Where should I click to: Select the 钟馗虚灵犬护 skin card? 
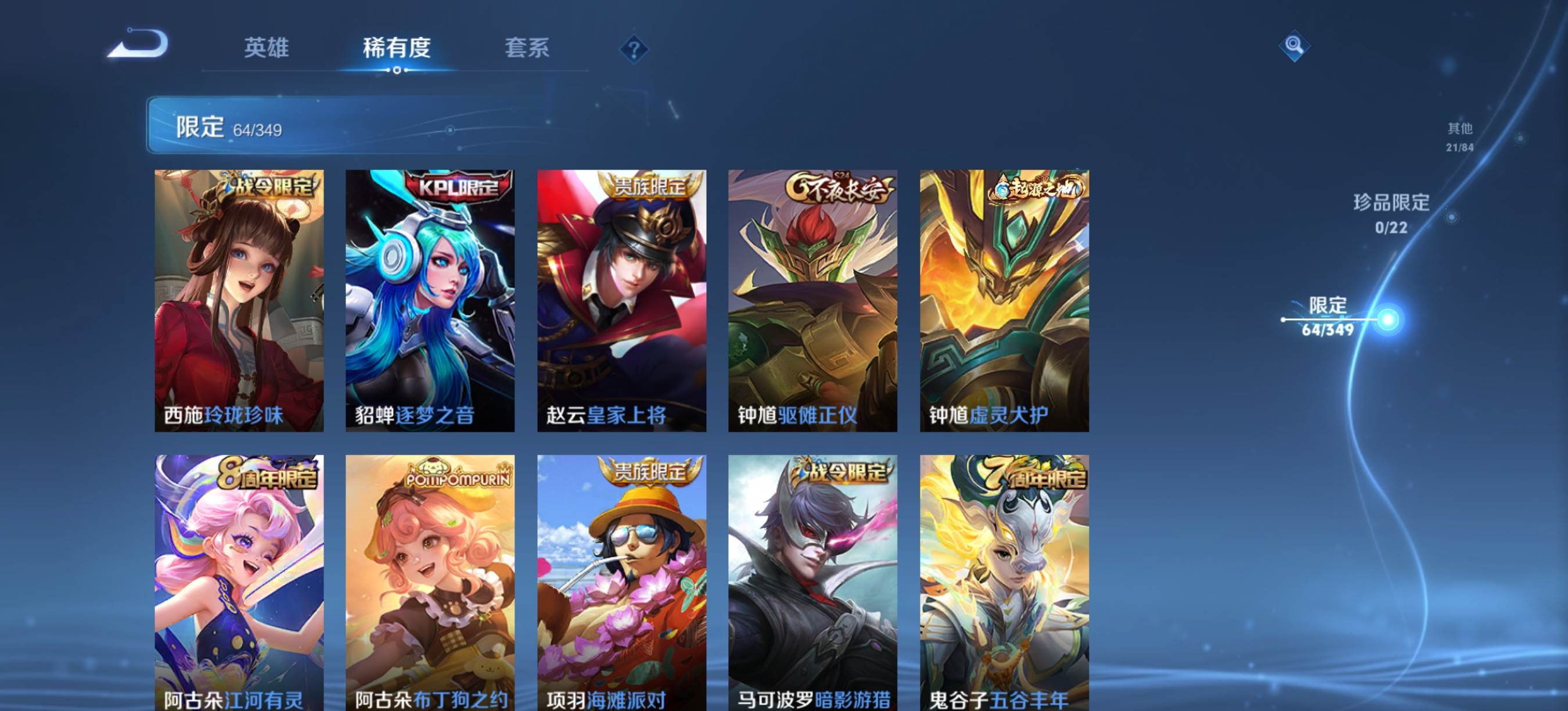(x=1004, y=300)
